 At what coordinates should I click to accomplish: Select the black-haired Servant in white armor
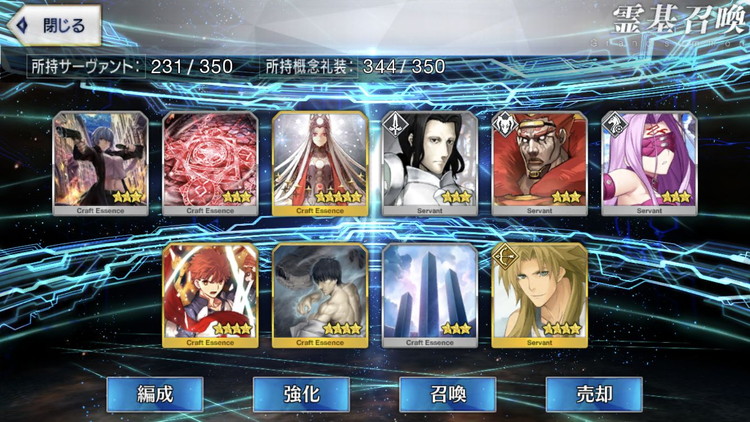pyautogui.click(x=430, y=162)
